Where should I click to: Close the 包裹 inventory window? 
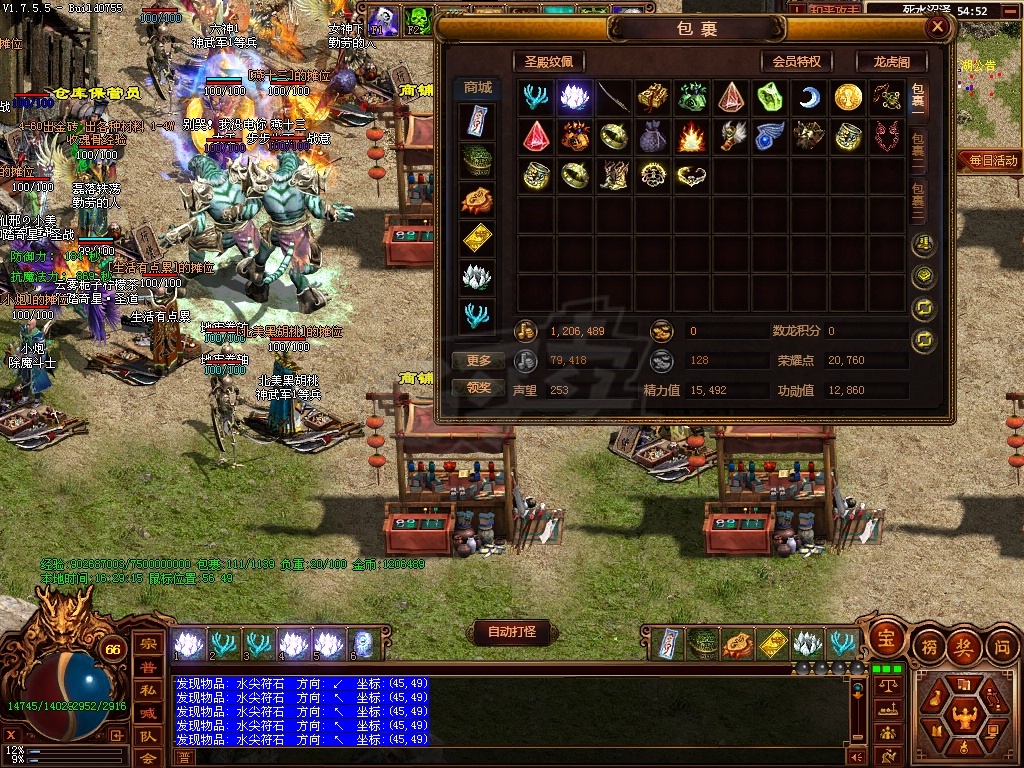(x=937, y=27)
